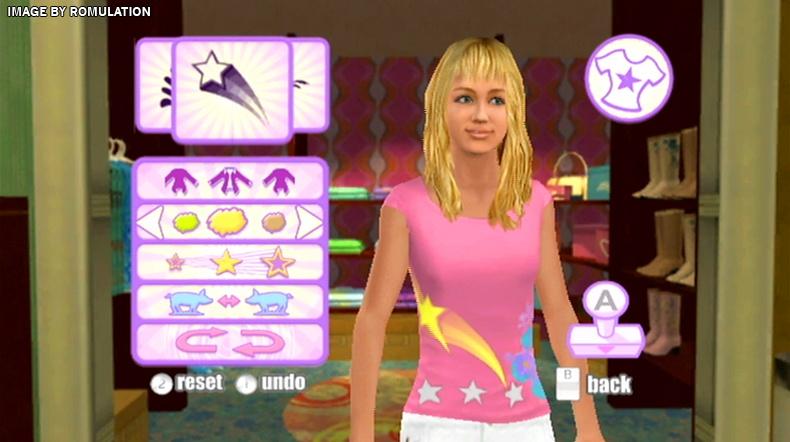Open the shirt view row with three tops

tap(230, 181)
